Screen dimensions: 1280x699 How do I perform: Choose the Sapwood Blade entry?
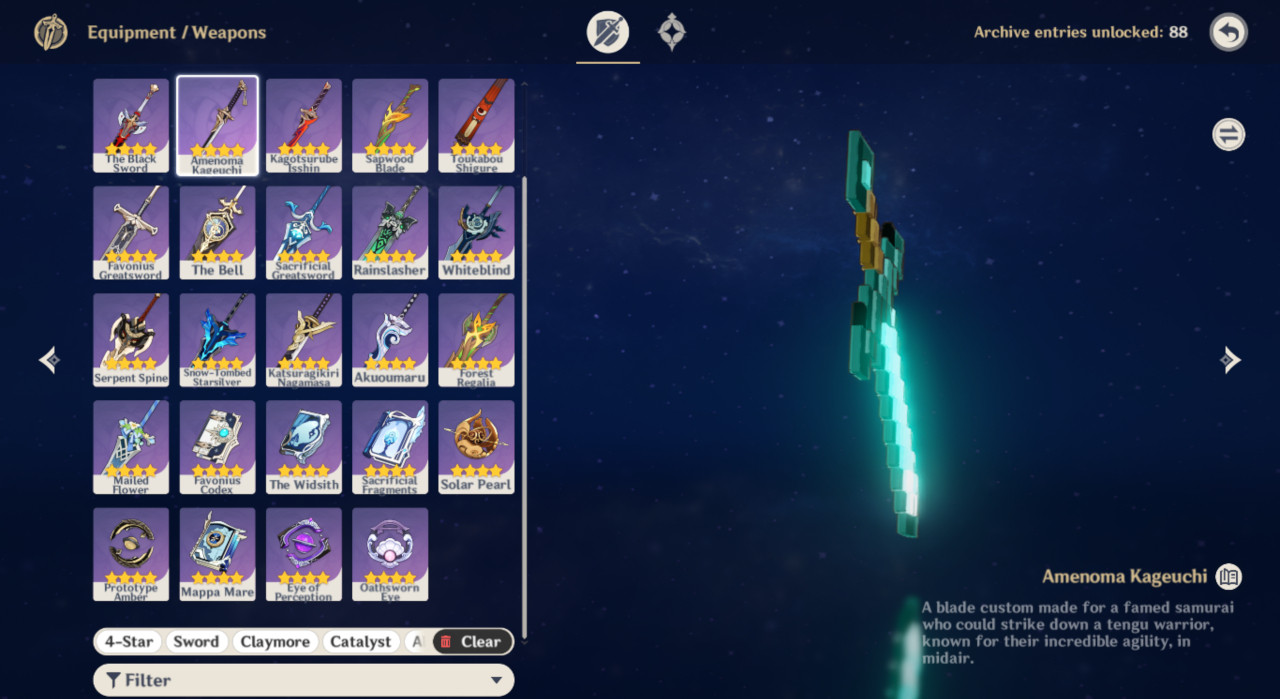tap(390, 125)
